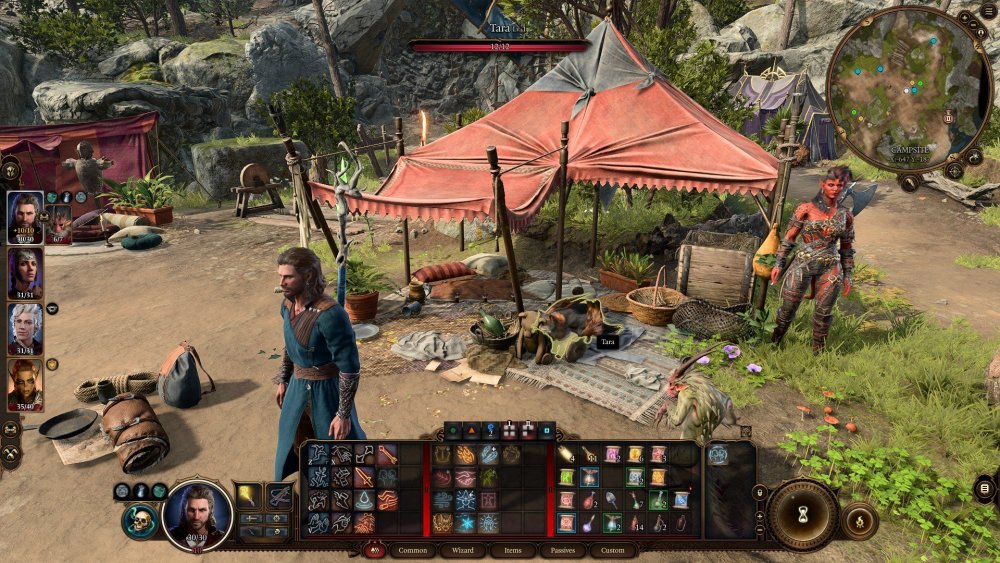Open the Wizard hotbar tab
This screenshot has width=1000, height=563.
pos(462,550)
